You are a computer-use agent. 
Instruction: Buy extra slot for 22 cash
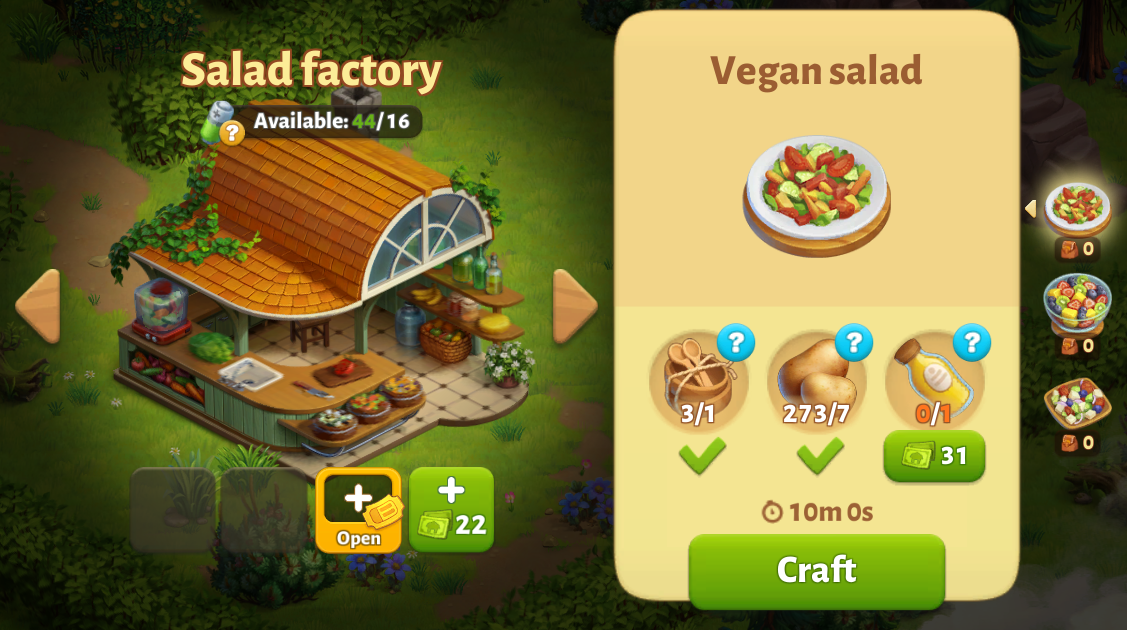coord(451,510)
